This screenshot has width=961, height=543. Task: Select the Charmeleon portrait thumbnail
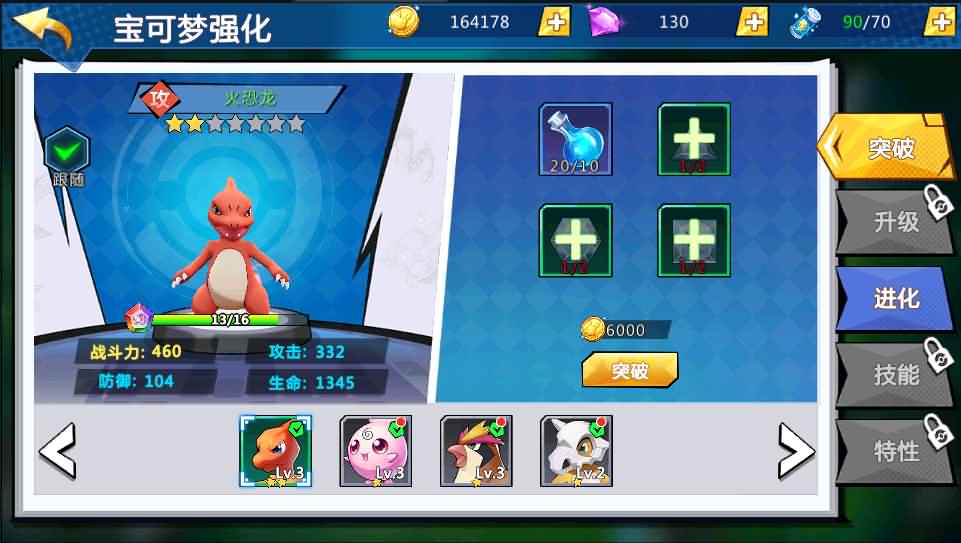pyautogui.click(x=275, y=451)
